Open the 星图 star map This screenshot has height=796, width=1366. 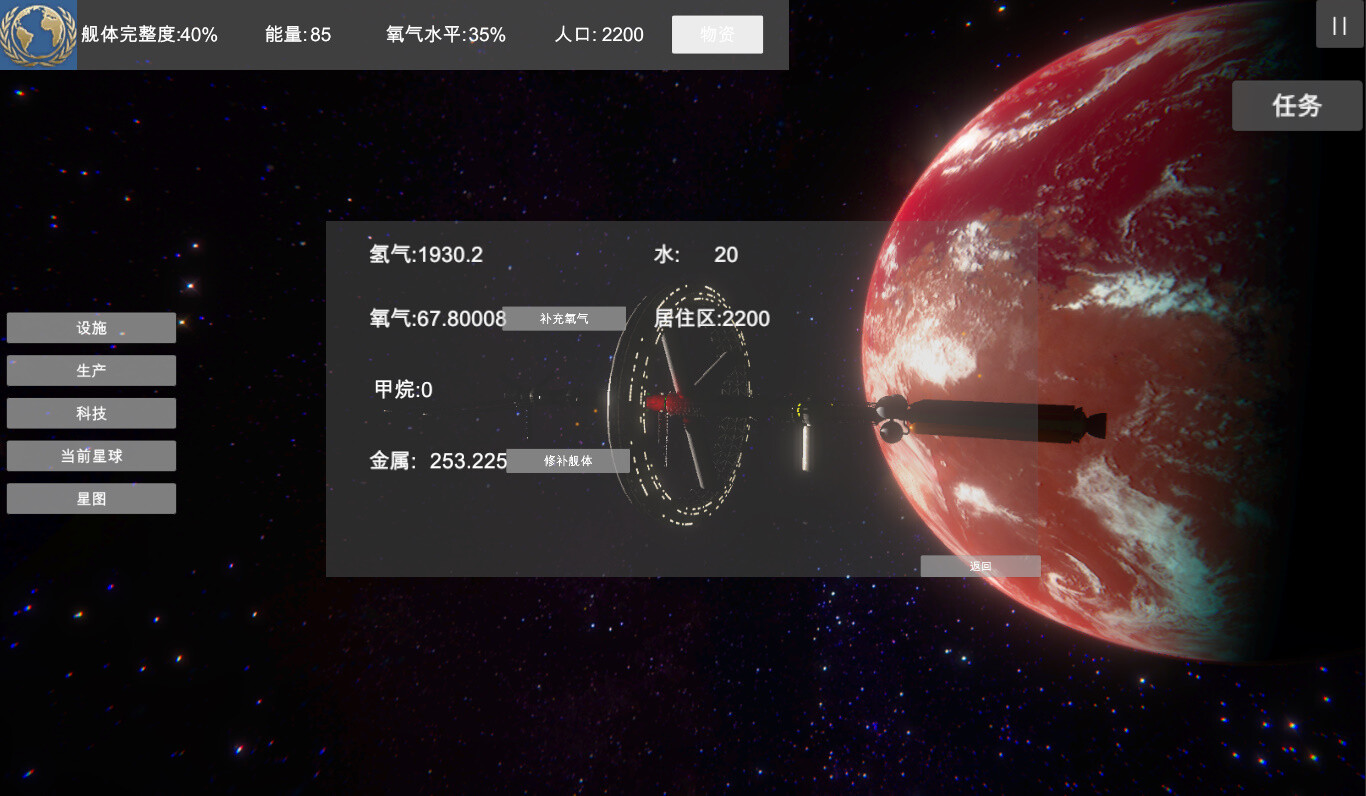tap(91, 498)
